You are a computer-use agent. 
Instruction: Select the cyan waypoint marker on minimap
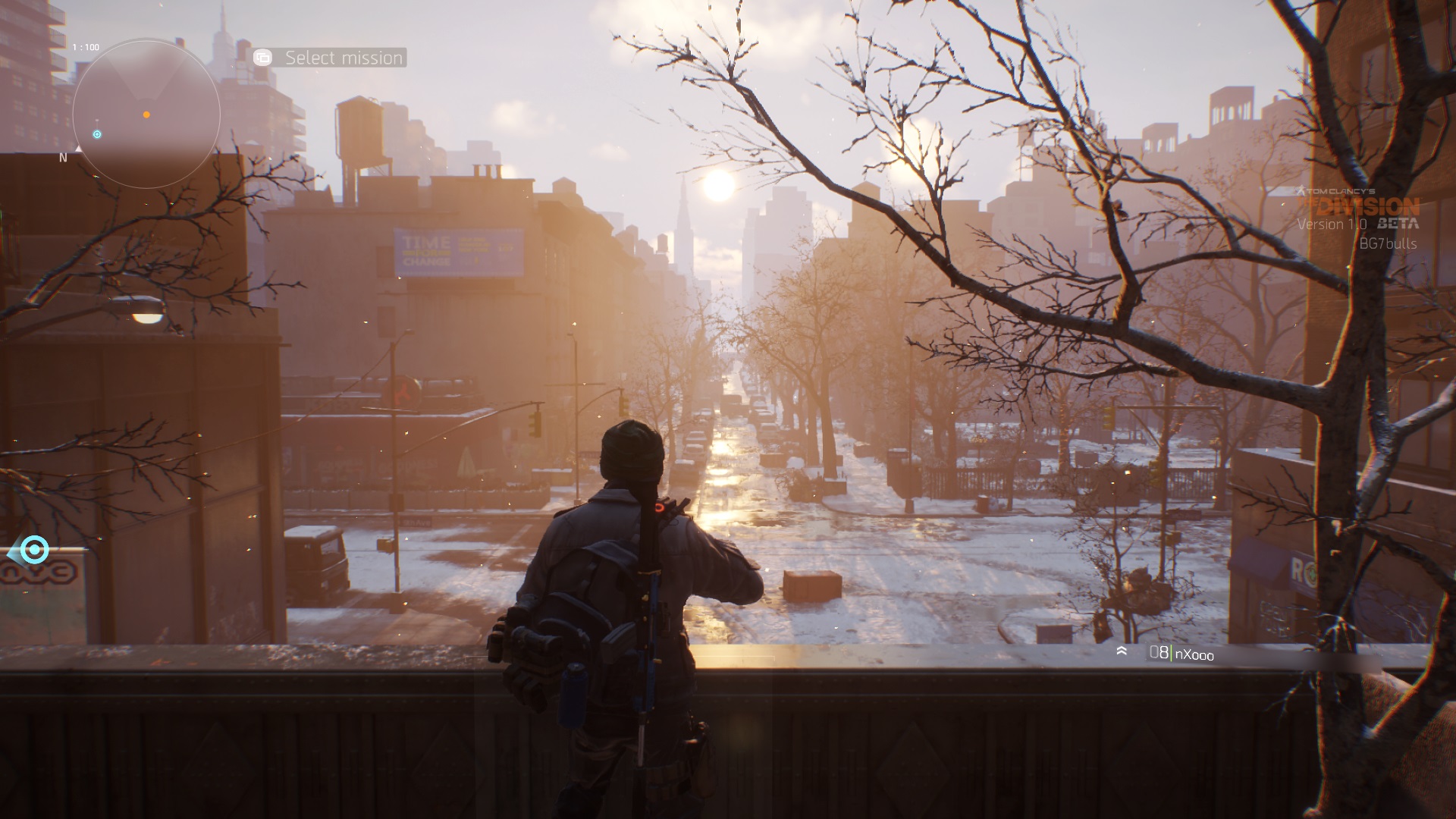click(97, 134)
